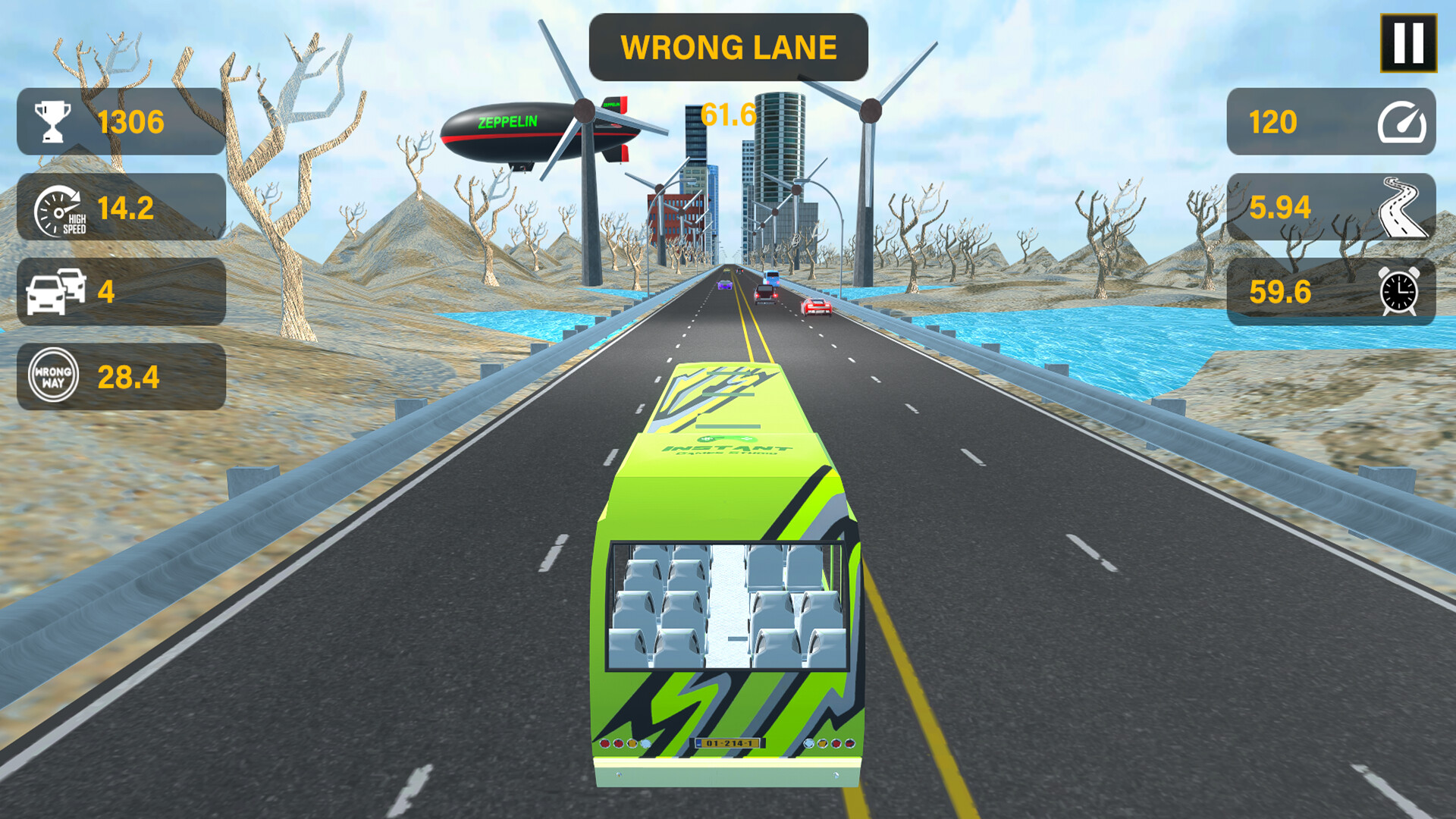Viewport: 1456px width, 819px height.
Task: Toggle the wrong-way counter showing 28.4
Action: click(x=129, y=376)
